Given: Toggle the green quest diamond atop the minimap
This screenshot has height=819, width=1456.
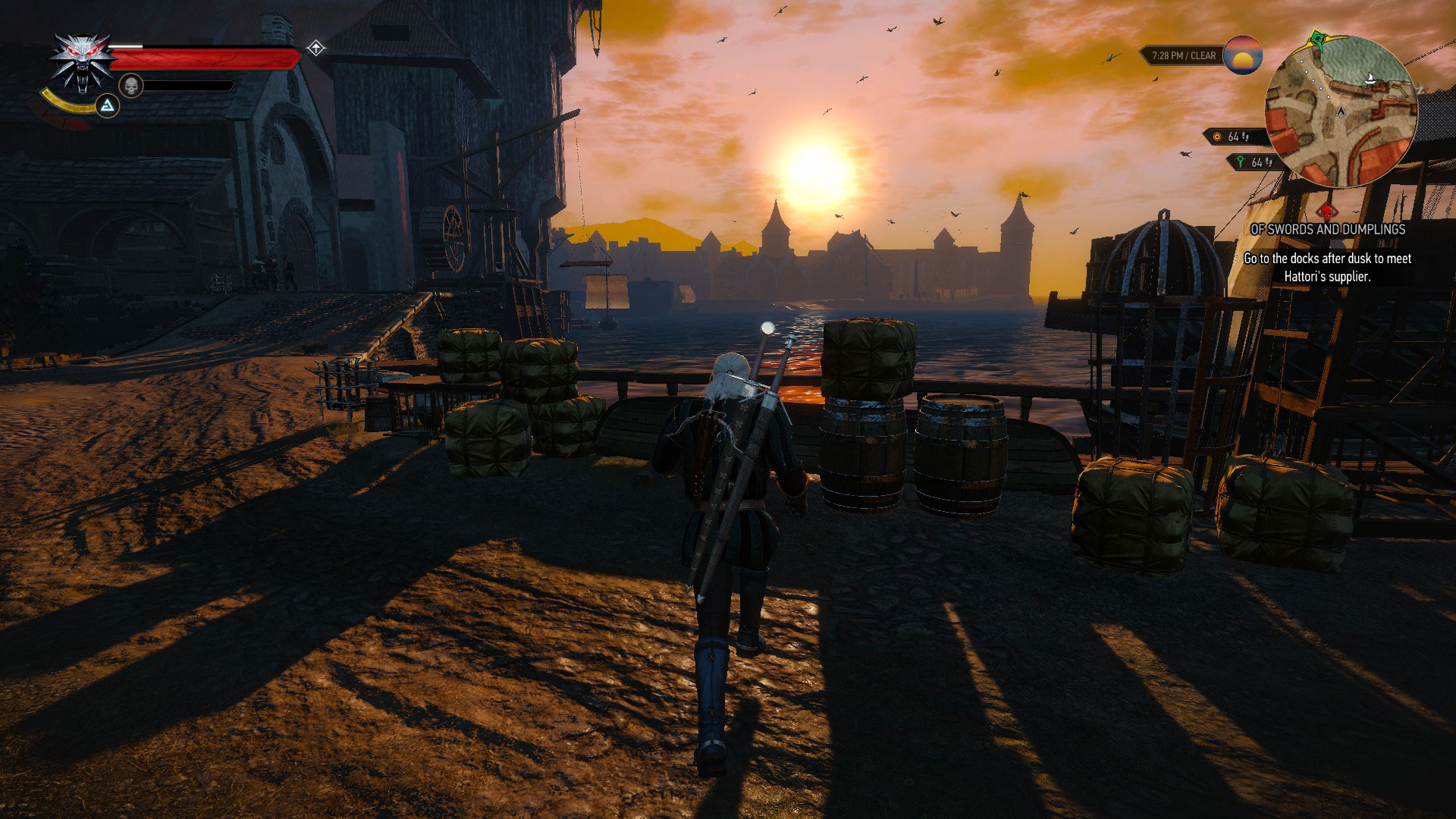Looking at the screenshot, I should point(1318,39).
